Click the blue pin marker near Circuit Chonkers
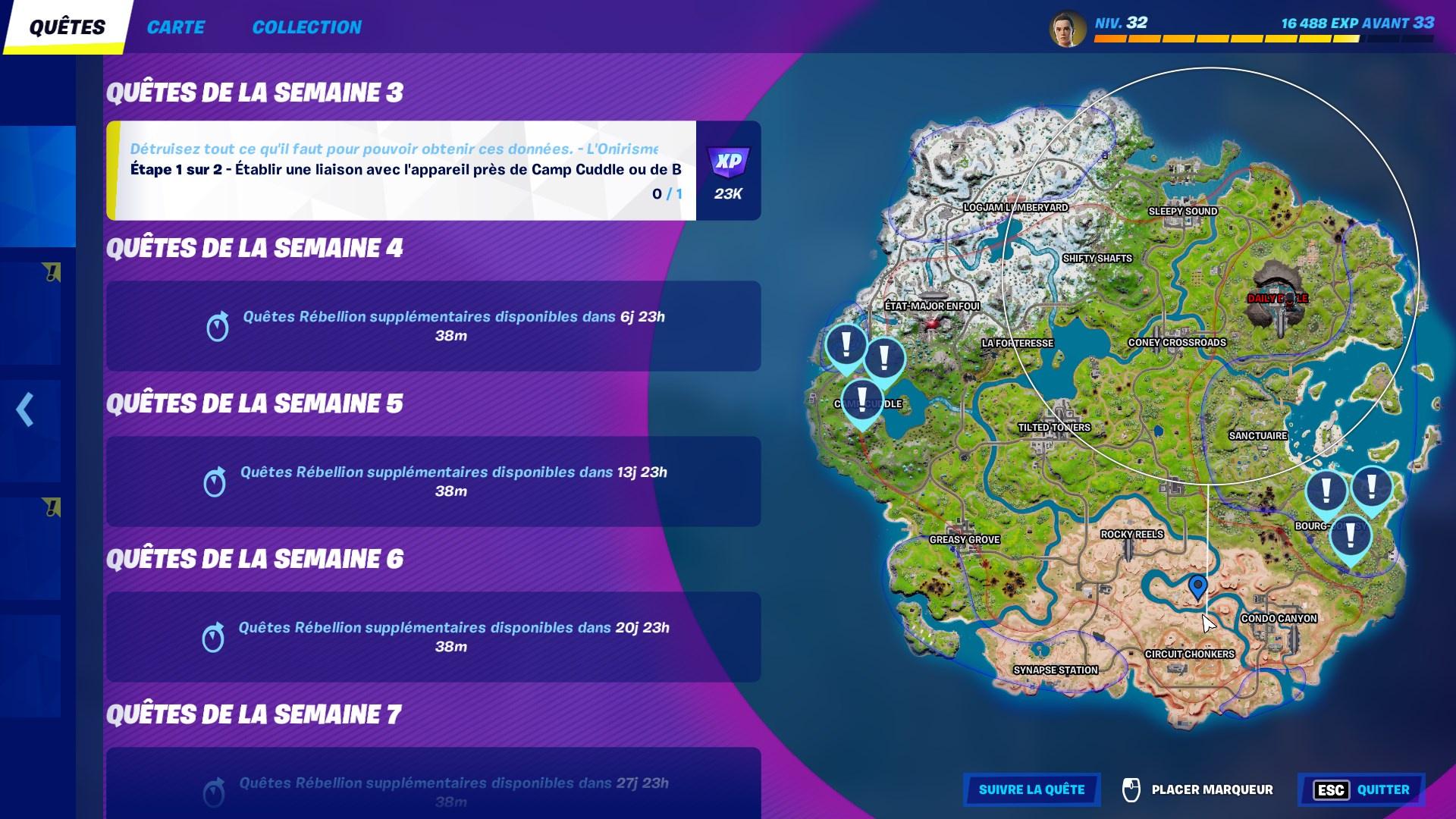This screenshot has width=1456, height=819. click(x=1197, y=585)
